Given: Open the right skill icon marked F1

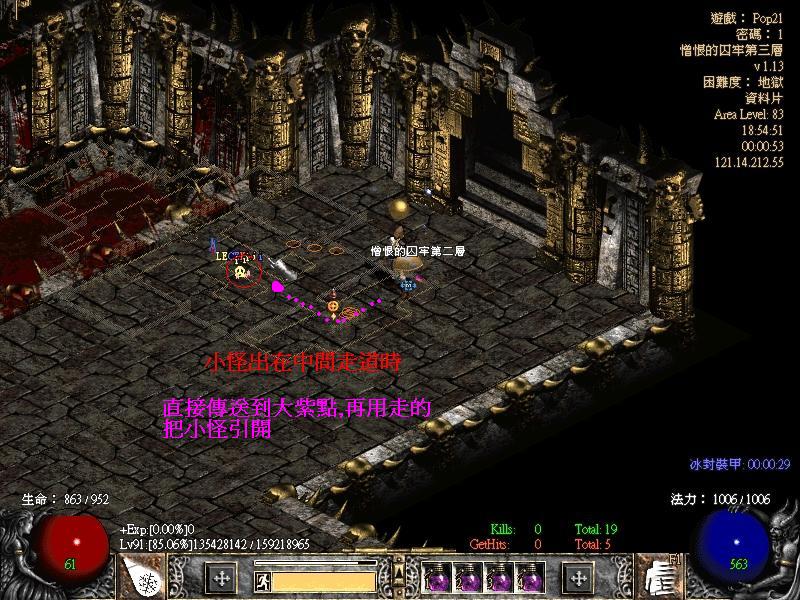Looking at the screenshot, I should tap(659, 577).
